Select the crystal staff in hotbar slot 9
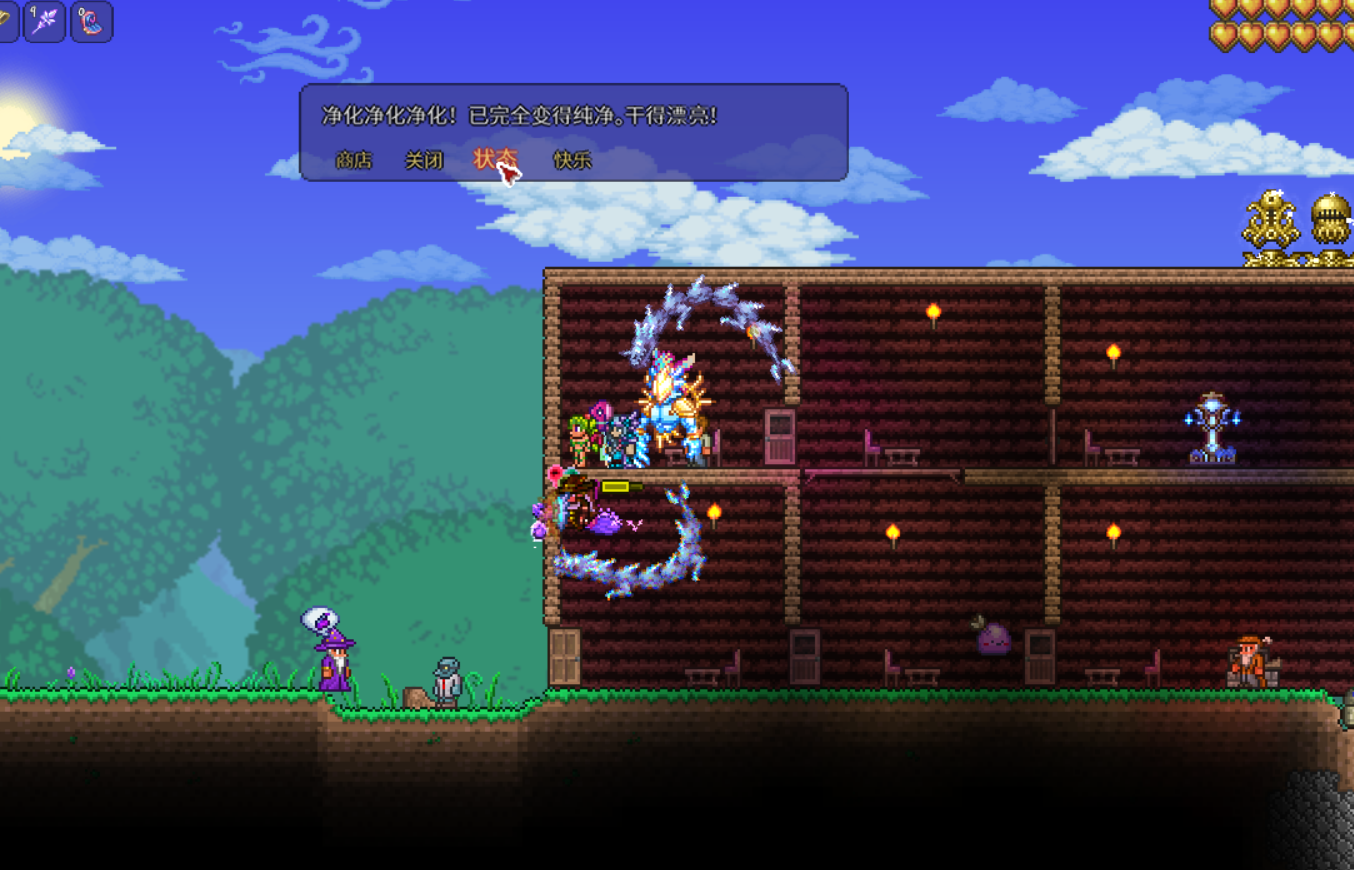The height and width of the screenshot is (870, 1354). [45, 21]
